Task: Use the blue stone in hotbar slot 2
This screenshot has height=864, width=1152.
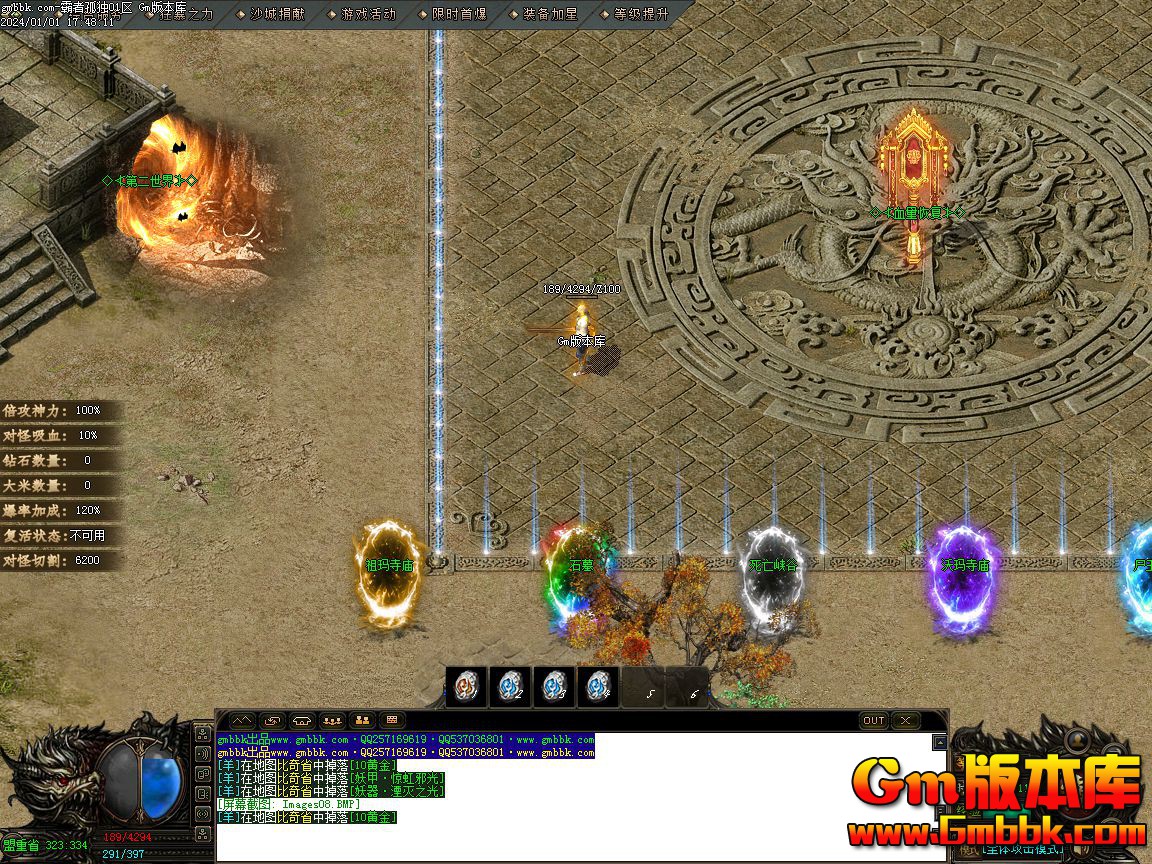Action: [x=510, y=687]
